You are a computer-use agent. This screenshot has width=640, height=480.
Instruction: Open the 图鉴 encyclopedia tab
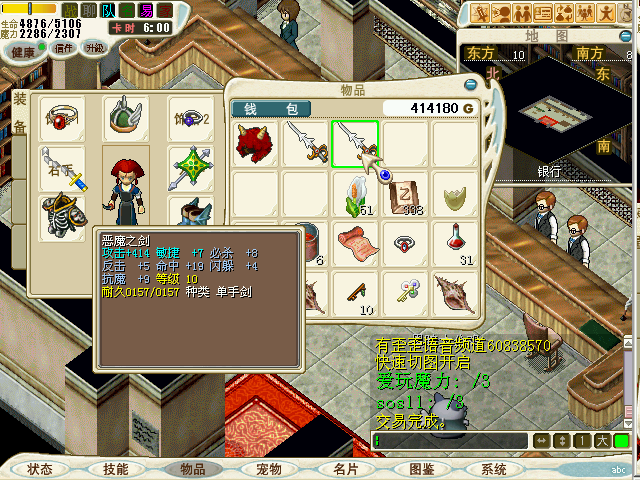tap(421, 469)
